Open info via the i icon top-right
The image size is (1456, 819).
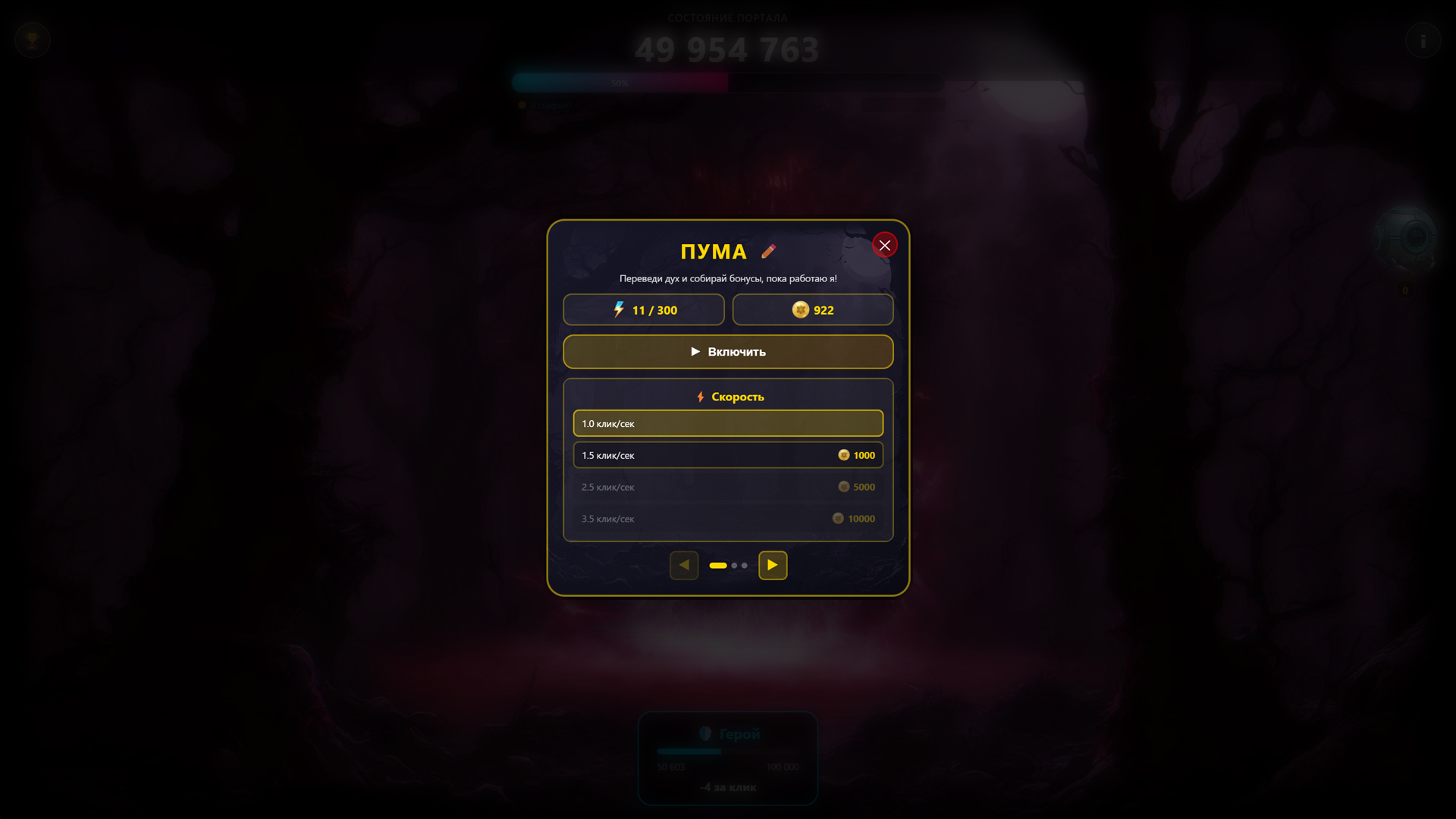click(x=1424, y=41)
